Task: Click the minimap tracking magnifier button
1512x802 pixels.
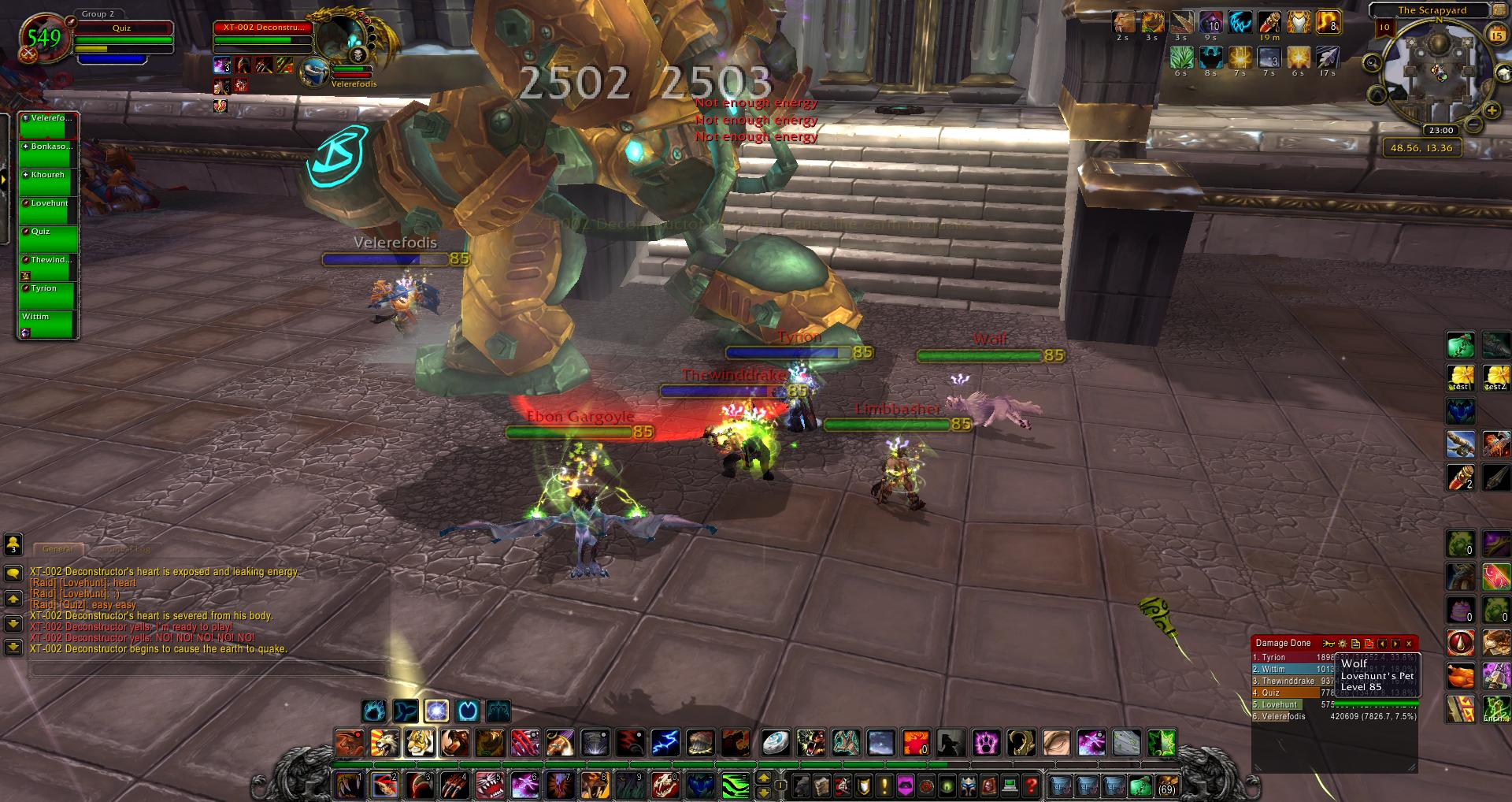Action: tap(1372, 63)
